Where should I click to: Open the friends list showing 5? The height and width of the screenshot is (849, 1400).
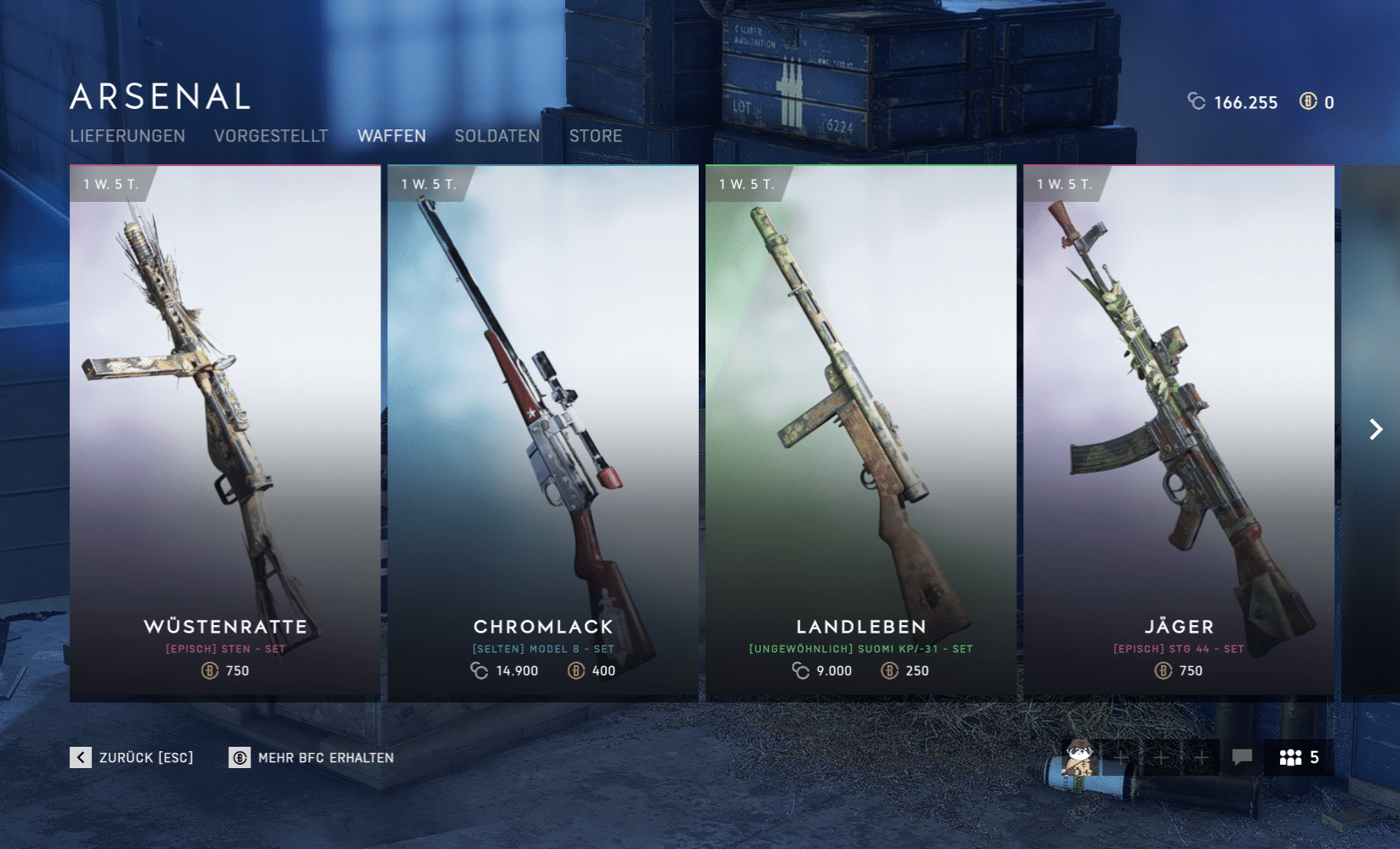pyautogui.click(x=1299, y=757)
